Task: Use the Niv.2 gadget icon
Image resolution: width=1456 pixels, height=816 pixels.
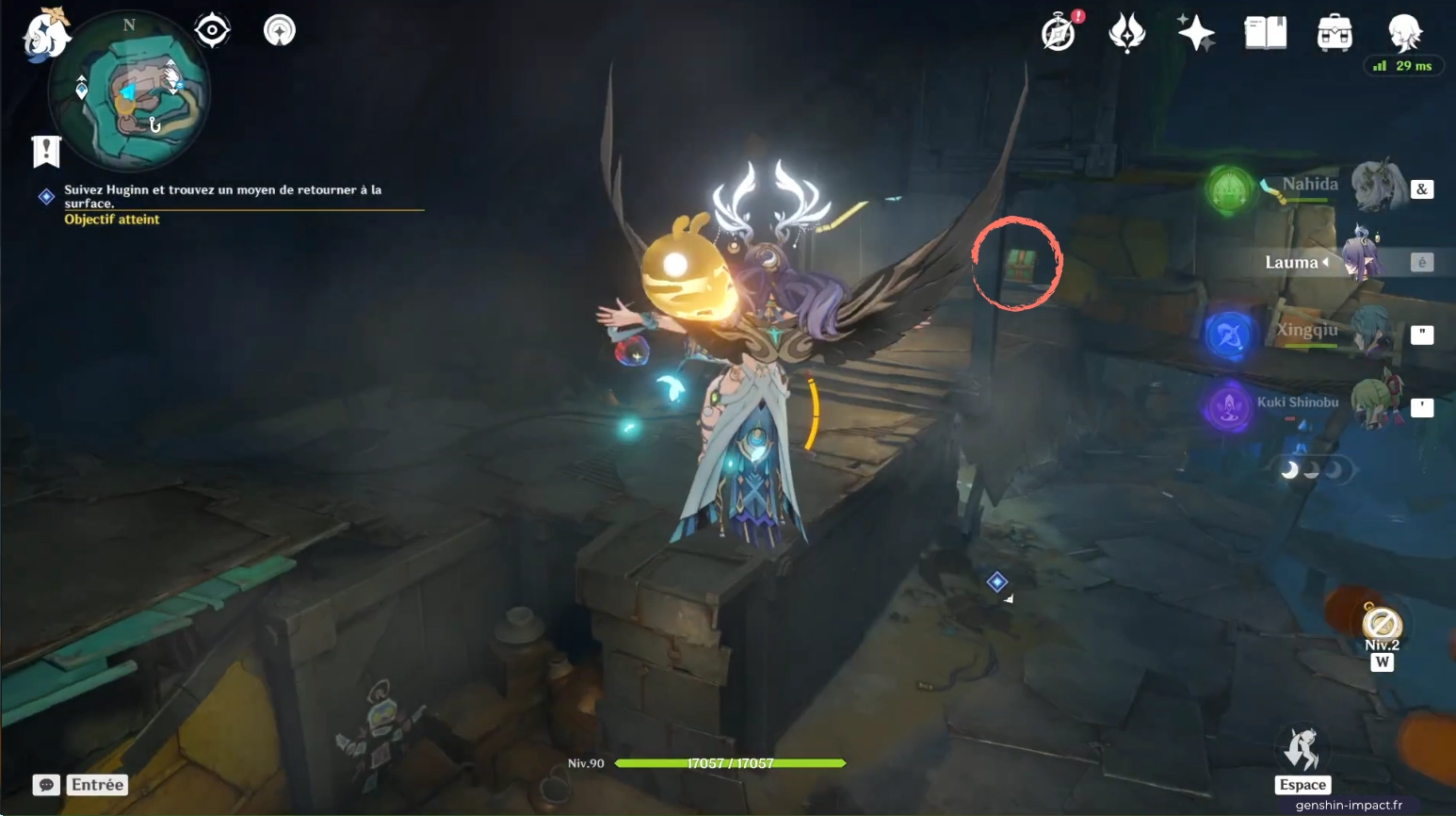Action: pyautogui.click(x=1382, y=625)
